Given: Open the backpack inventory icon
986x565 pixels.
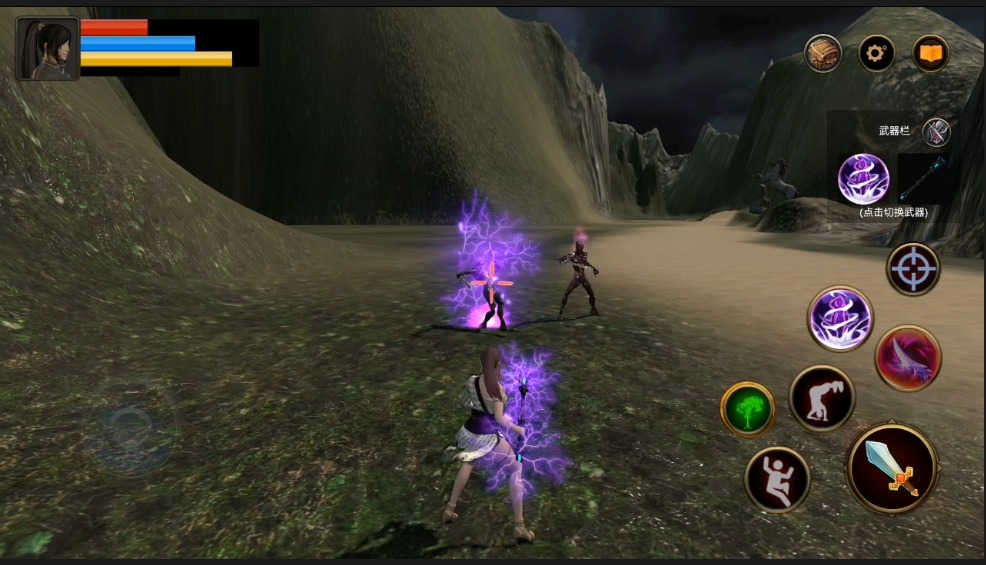Looking at the screenshot, I should coord(823,53).
